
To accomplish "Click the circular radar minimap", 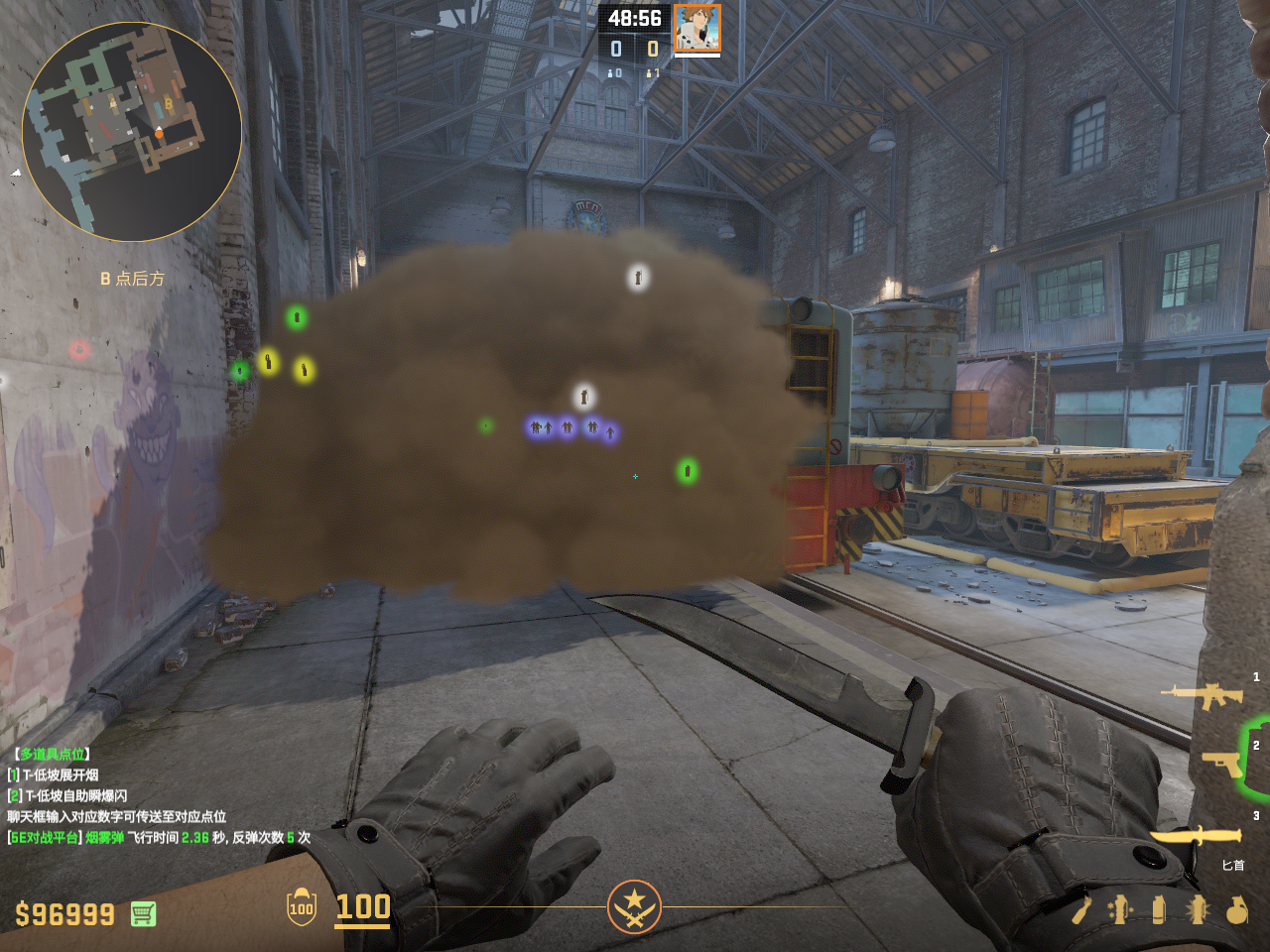I will [132, 132].
